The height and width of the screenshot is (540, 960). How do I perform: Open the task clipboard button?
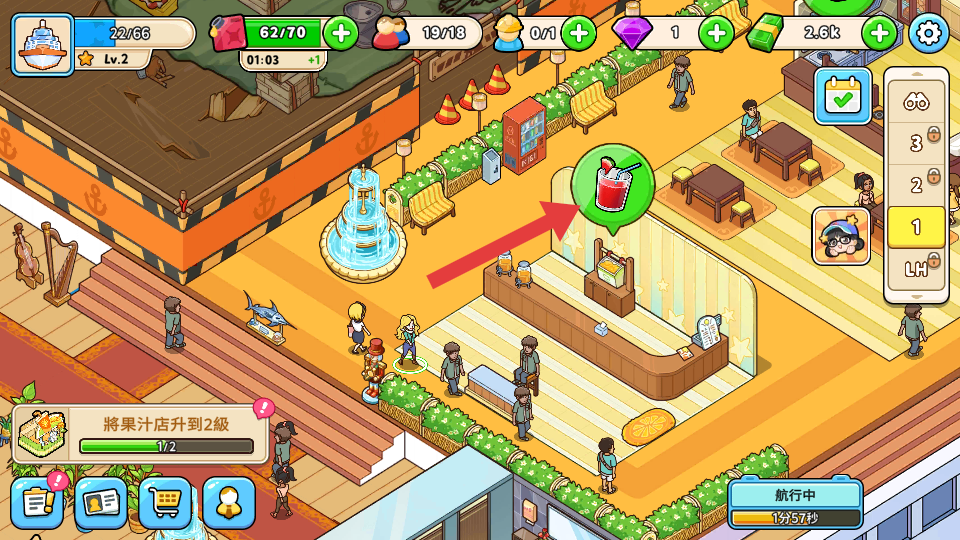tap(37, 503)
